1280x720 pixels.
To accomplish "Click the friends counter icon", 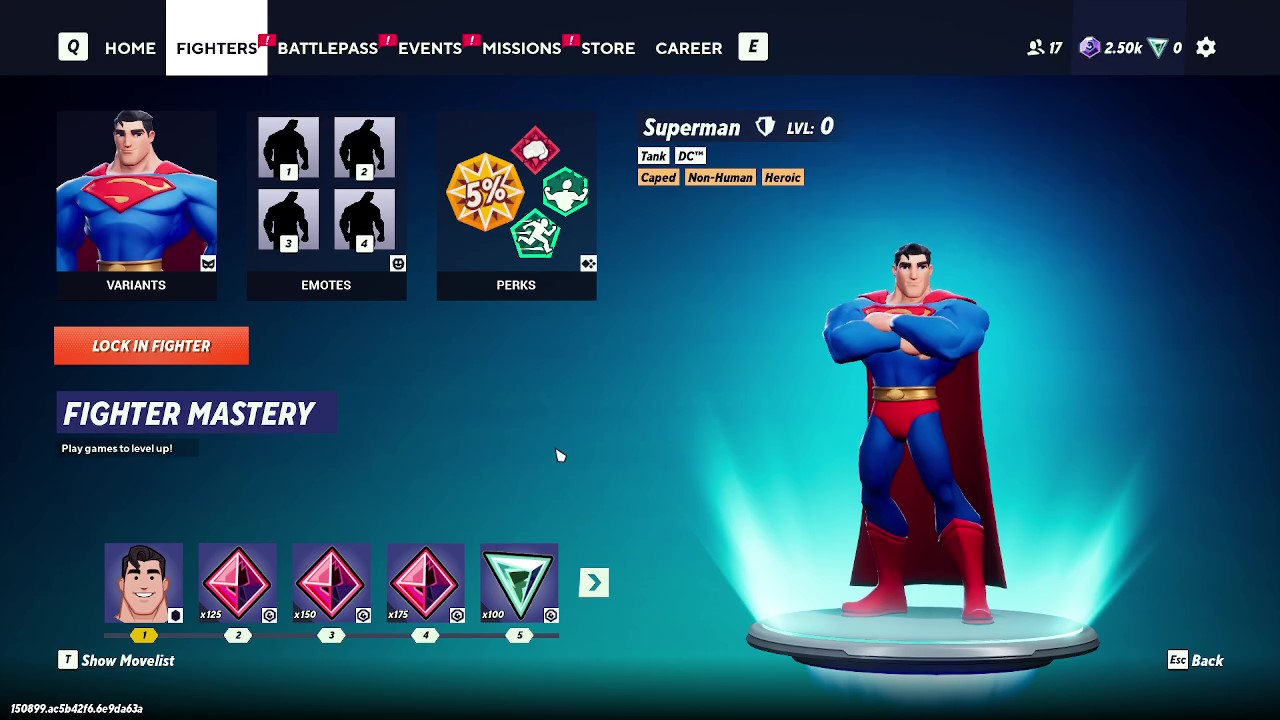I will tap(1036, 47).
